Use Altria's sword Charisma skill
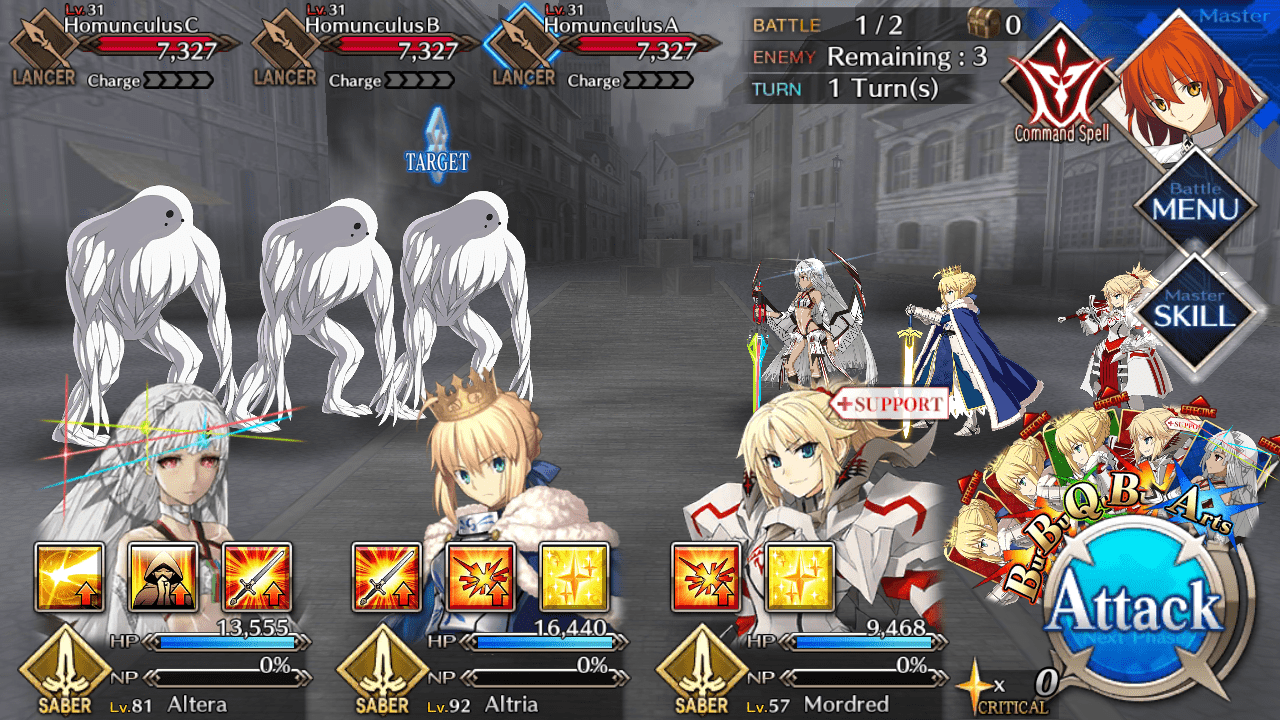The height and width of the screenshot is (720, 1280). click(x=387, y=577)
